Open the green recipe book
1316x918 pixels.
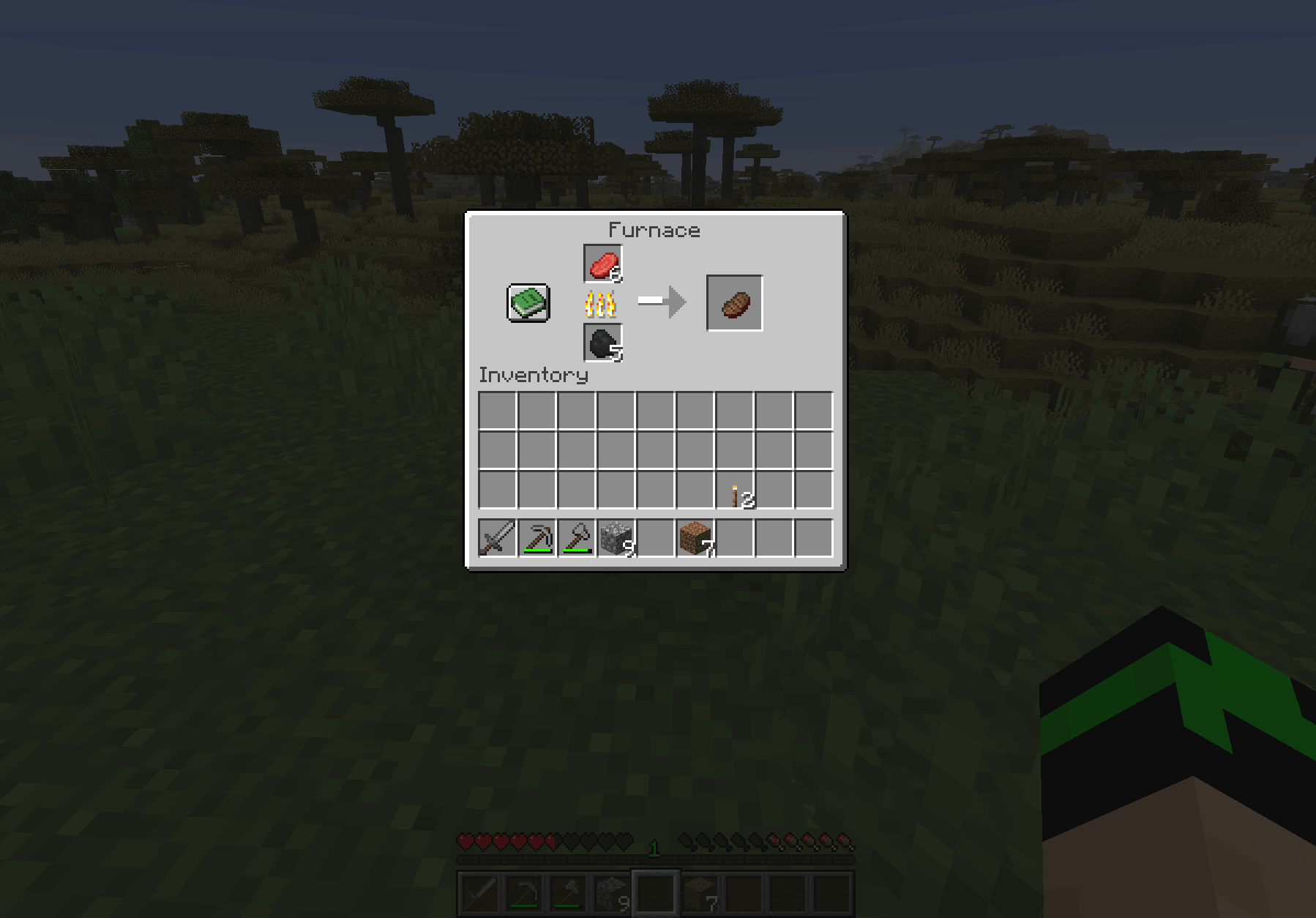point(528,303)
